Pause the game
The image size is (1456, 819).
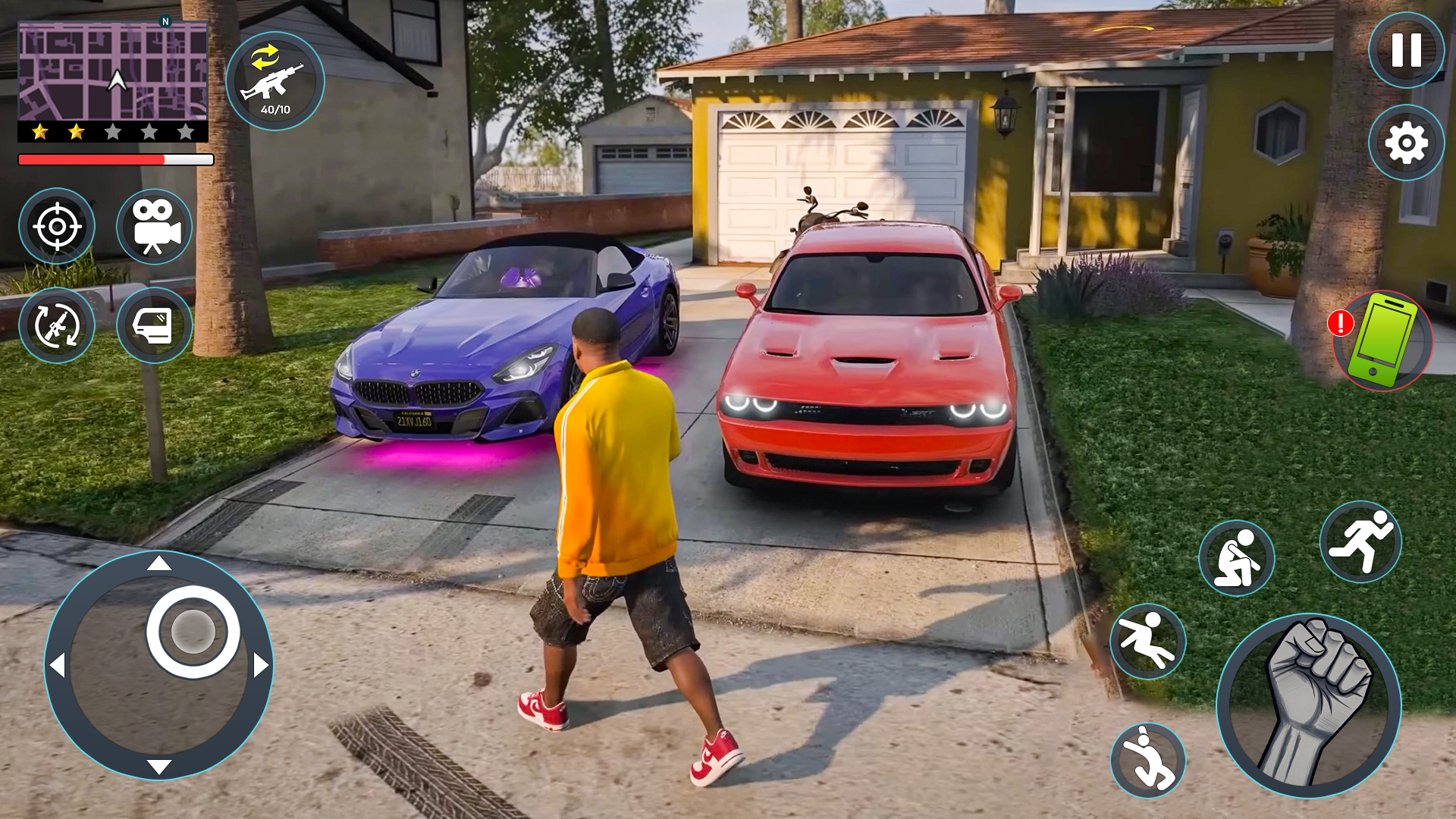(x=1406, y=50)
